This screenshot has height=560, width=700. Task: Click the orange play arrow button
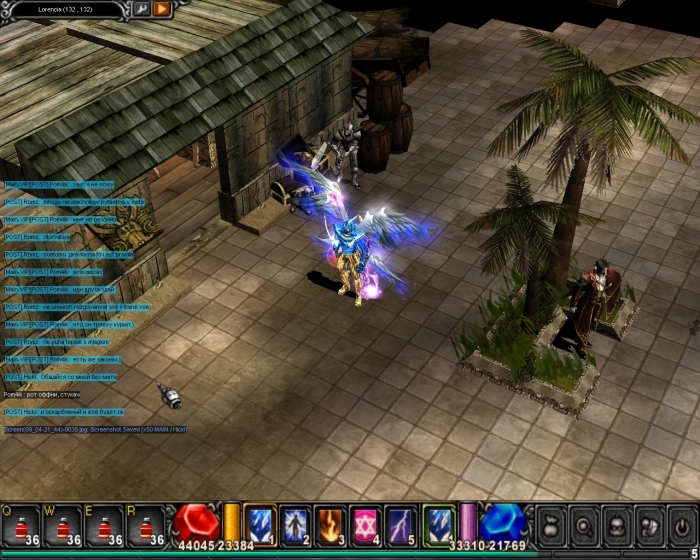162,9
